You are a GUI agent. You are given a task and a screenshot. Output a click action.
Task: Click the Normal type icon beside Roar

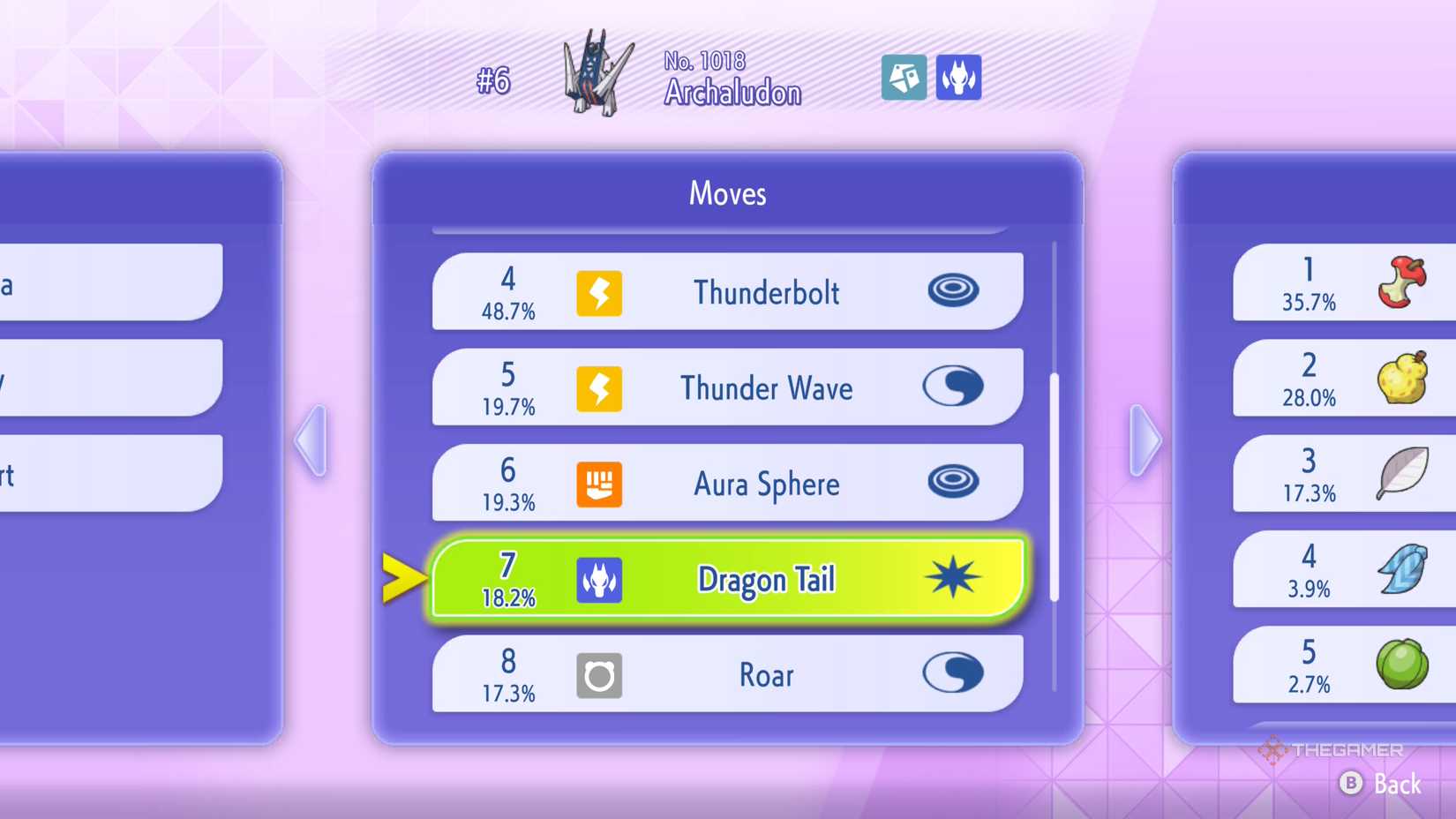(599, 674)
